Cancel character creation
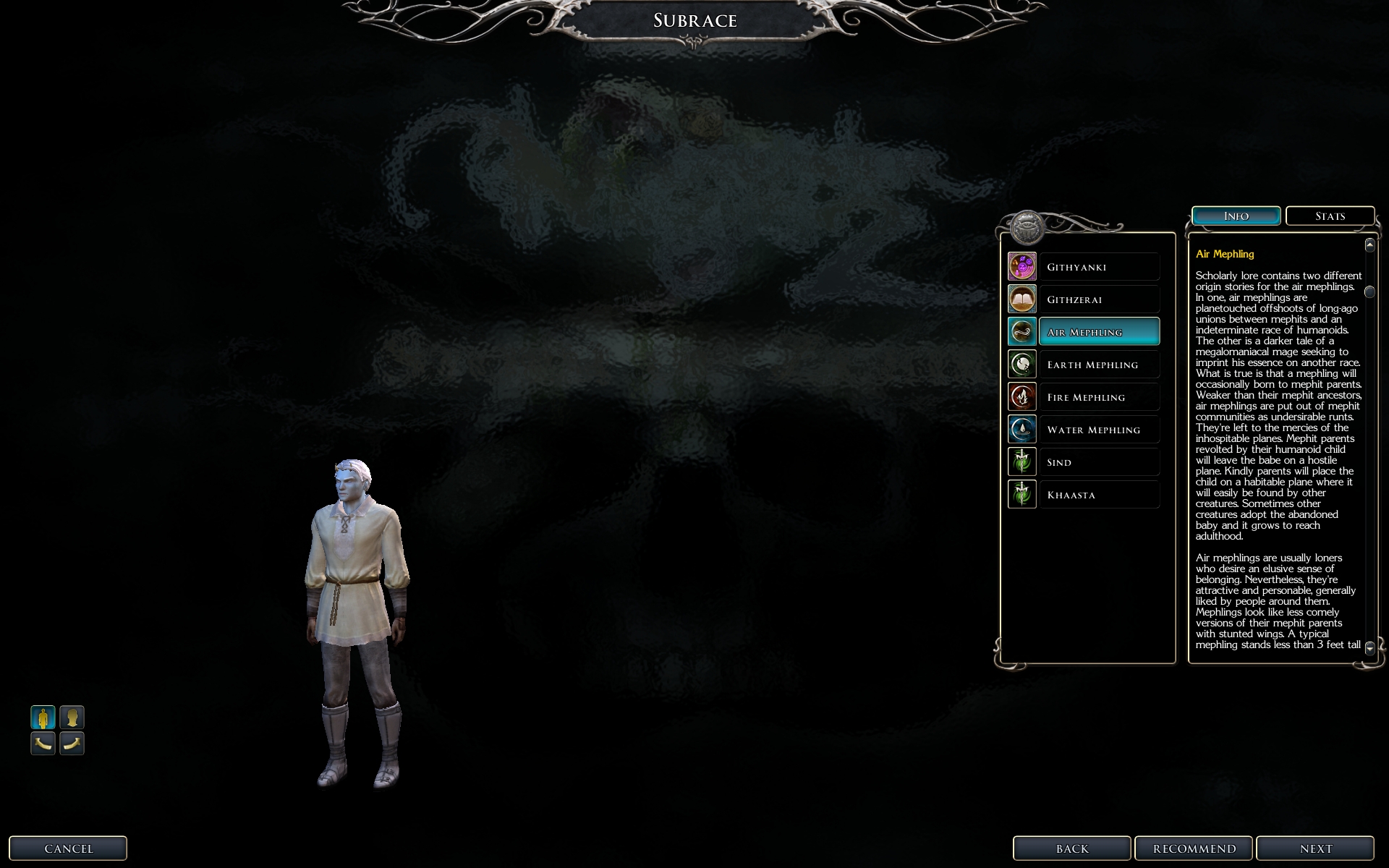The height and width of the screenshot is (868, 1389). click(68, 848)
